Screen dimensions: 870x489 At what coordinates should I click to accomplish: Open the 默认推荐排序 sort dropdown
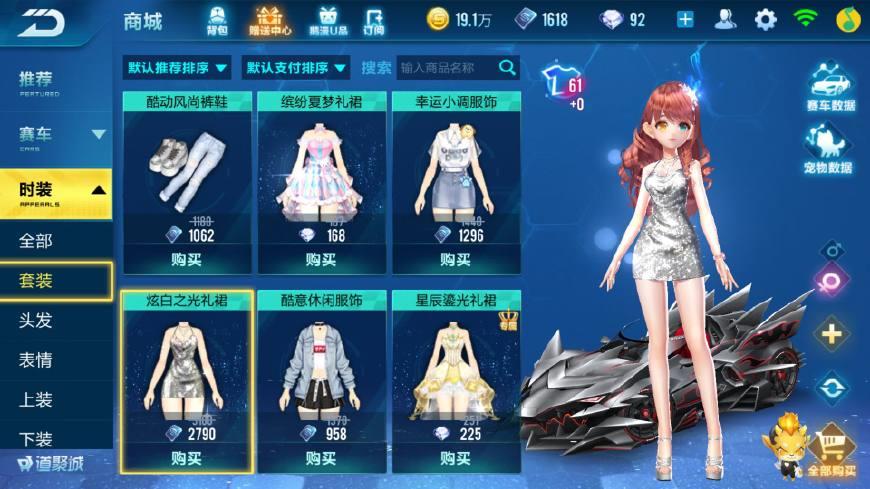(177, 68)
